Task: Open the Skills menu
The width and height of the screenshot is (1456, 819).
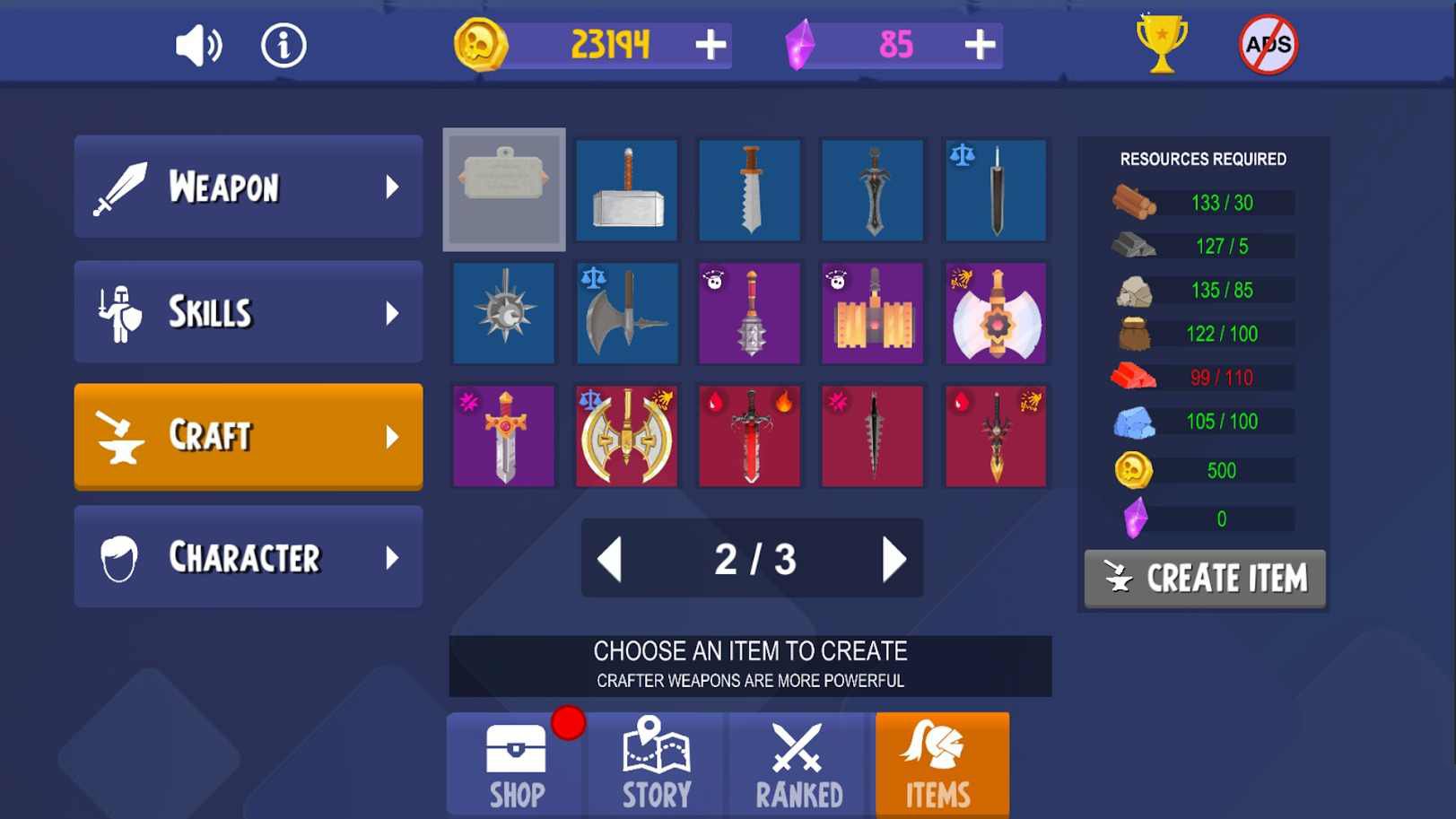Action: click(x=248, y=312)
